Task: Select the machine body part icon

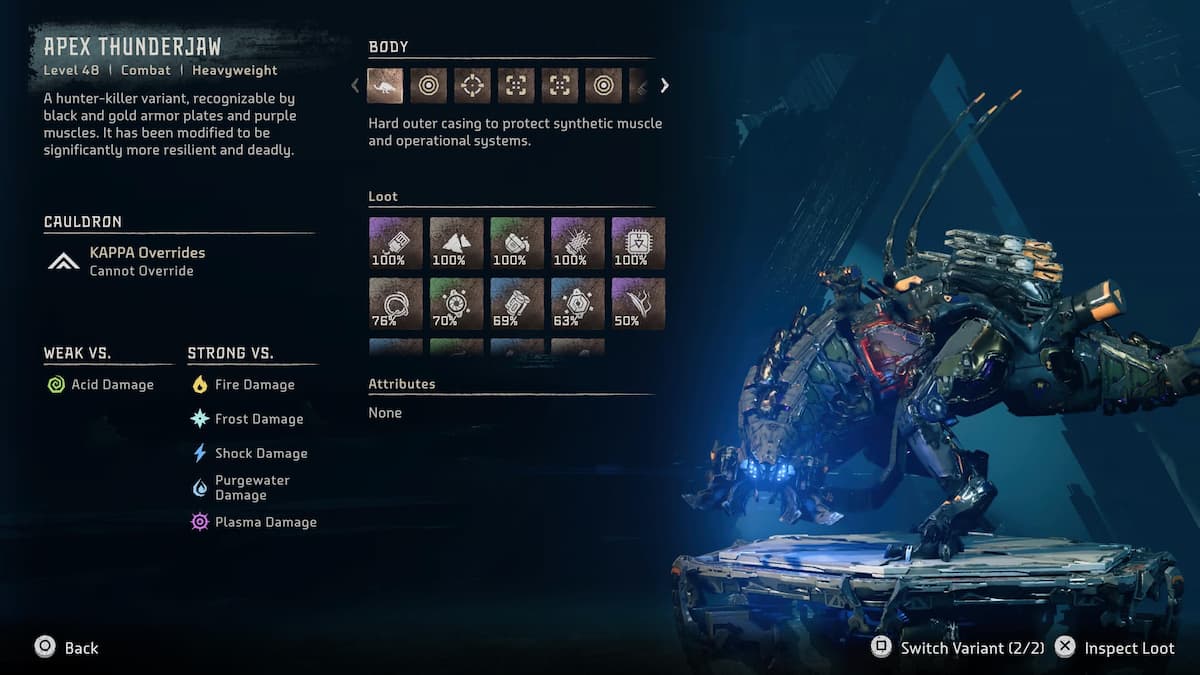Action: (x=385, y=86)
